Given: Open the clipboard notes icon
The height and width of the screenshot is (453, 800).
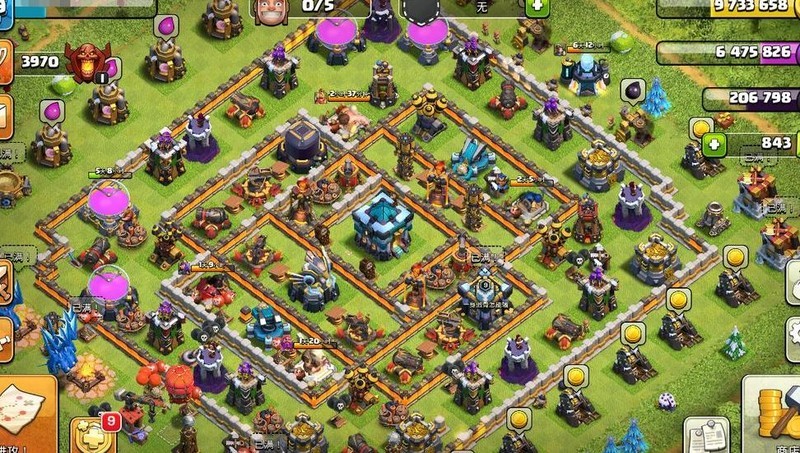Looking at the screenshot, I should point(706,436).
